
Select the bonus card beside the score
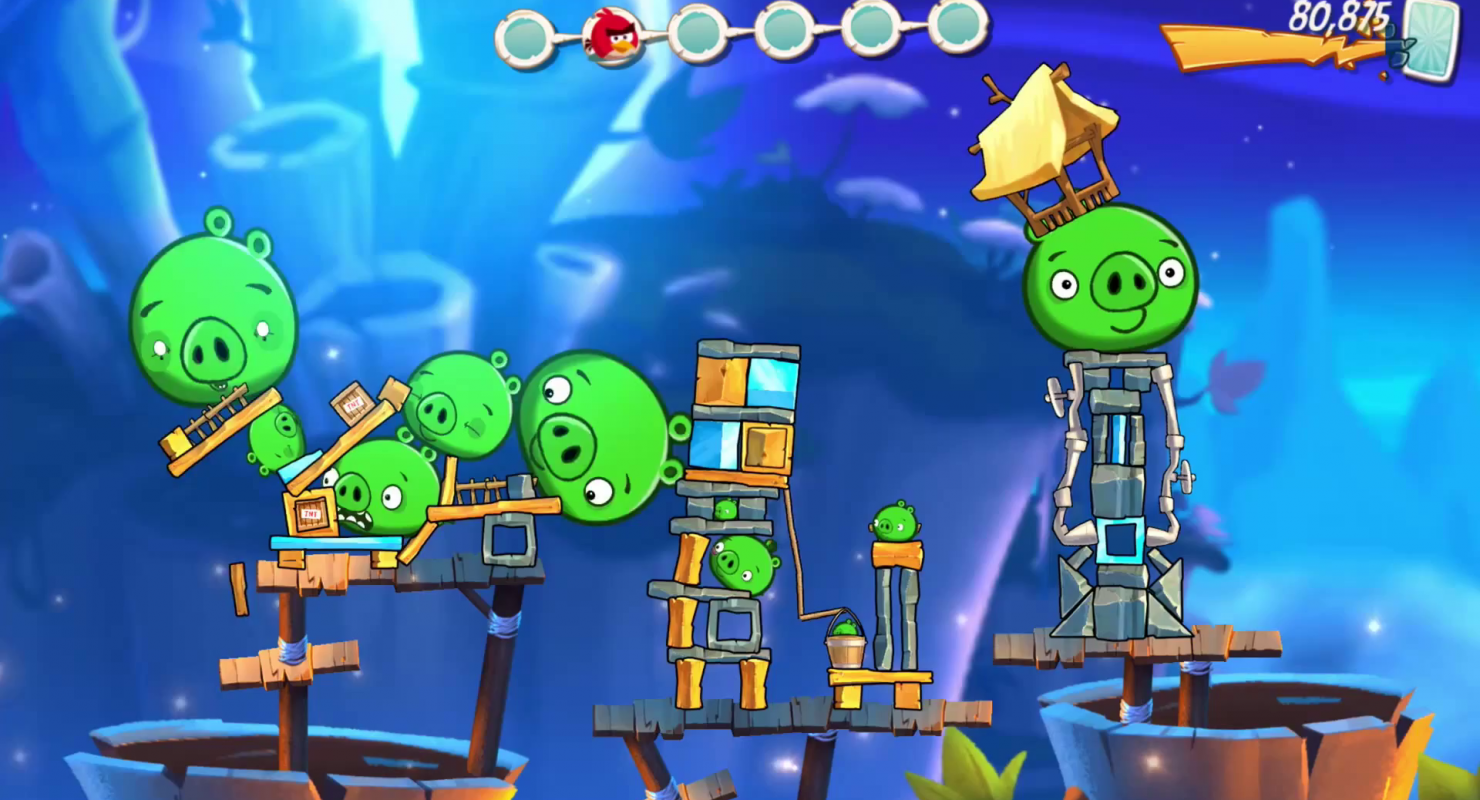coord(1432,39)
